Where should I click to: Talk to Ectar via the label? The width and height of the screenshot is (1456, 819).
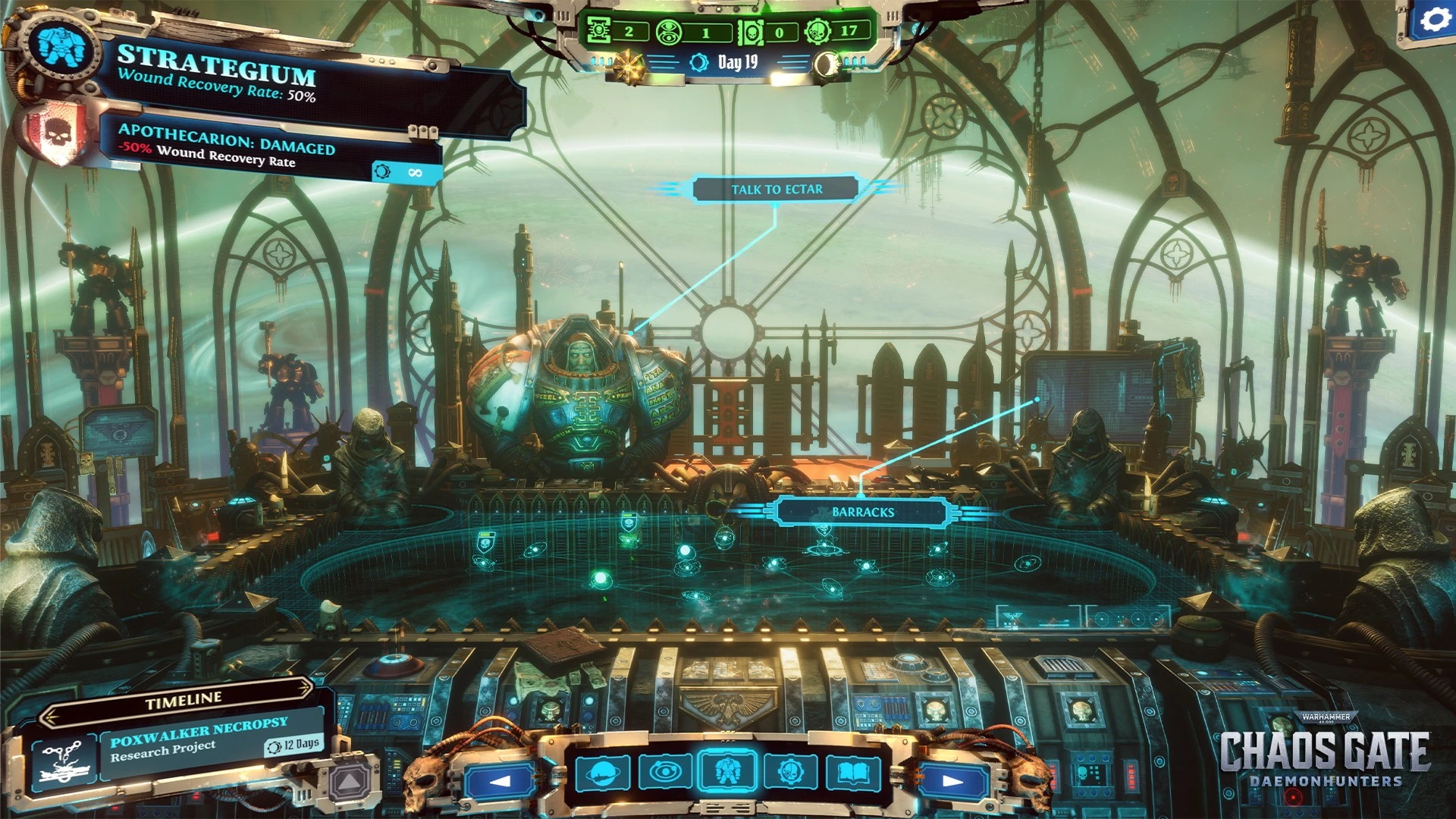click(776, 190)
